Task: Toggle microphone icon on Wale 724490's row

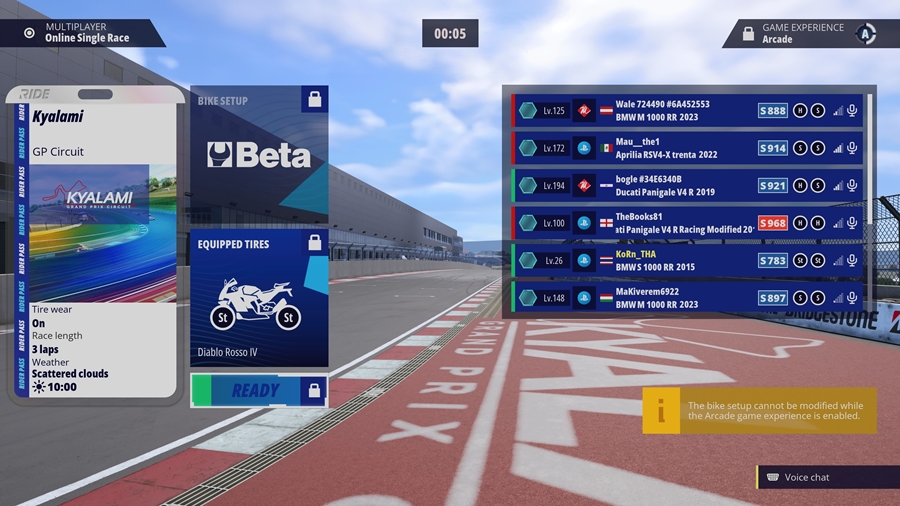Action: click(x=853, y=110)
